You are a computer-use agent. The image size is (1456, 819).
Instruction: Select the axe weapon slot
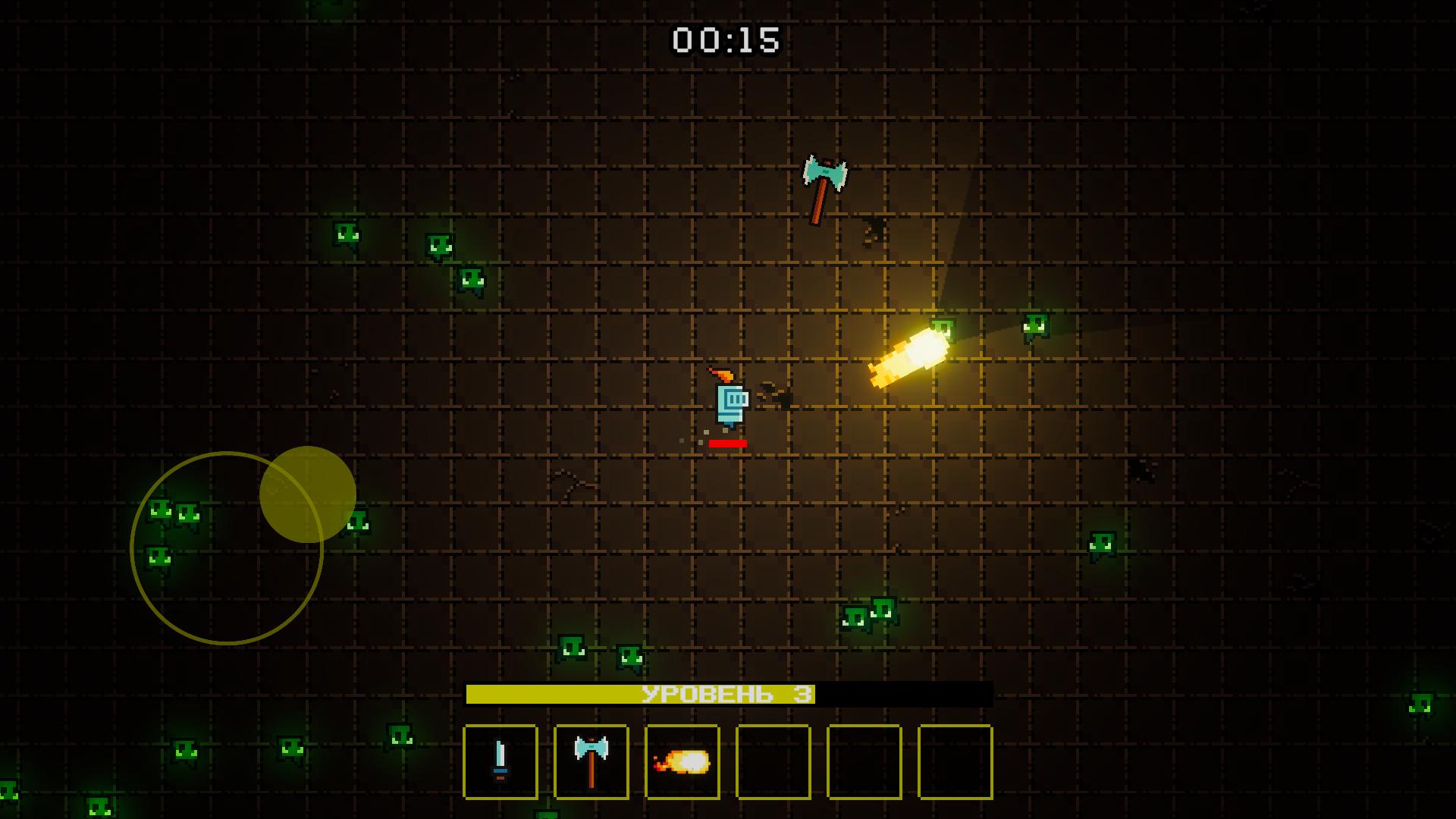591,762
